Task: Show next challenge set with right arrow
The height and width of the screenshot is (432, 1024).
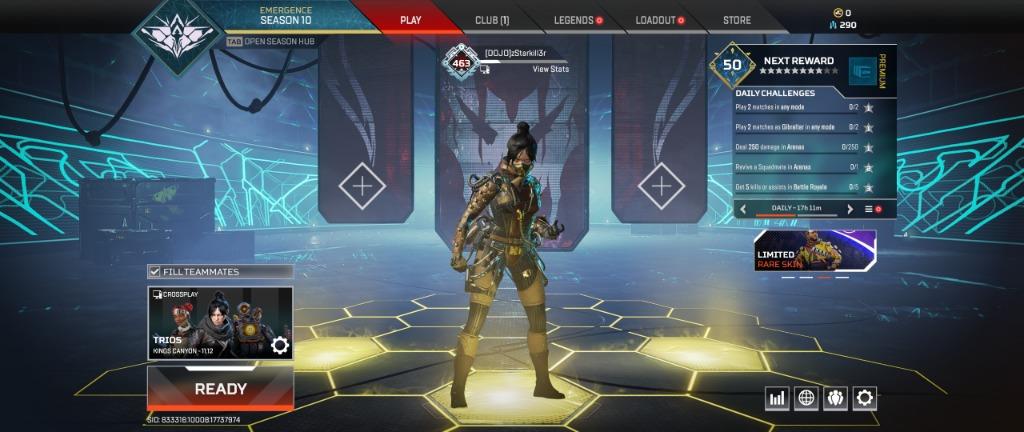Action: (x=850, y=209)
